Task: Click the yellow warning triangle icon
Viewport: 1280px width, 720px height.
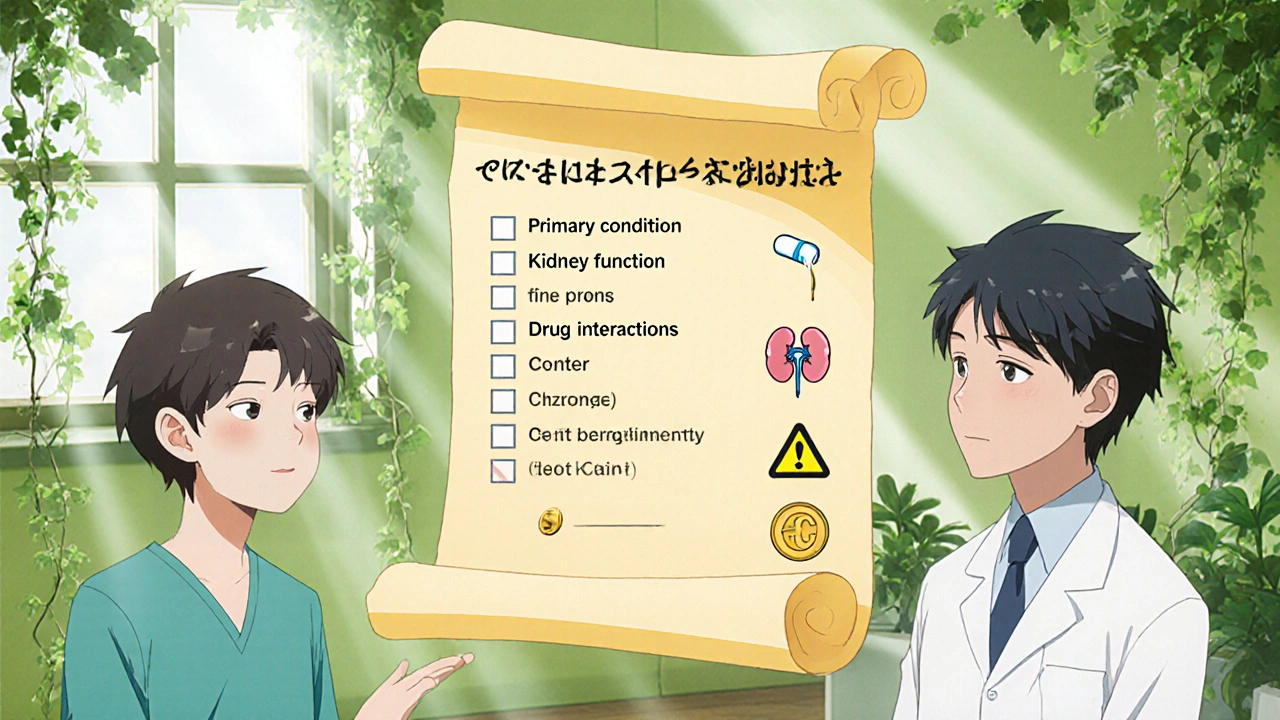Action: click(798, 451)
